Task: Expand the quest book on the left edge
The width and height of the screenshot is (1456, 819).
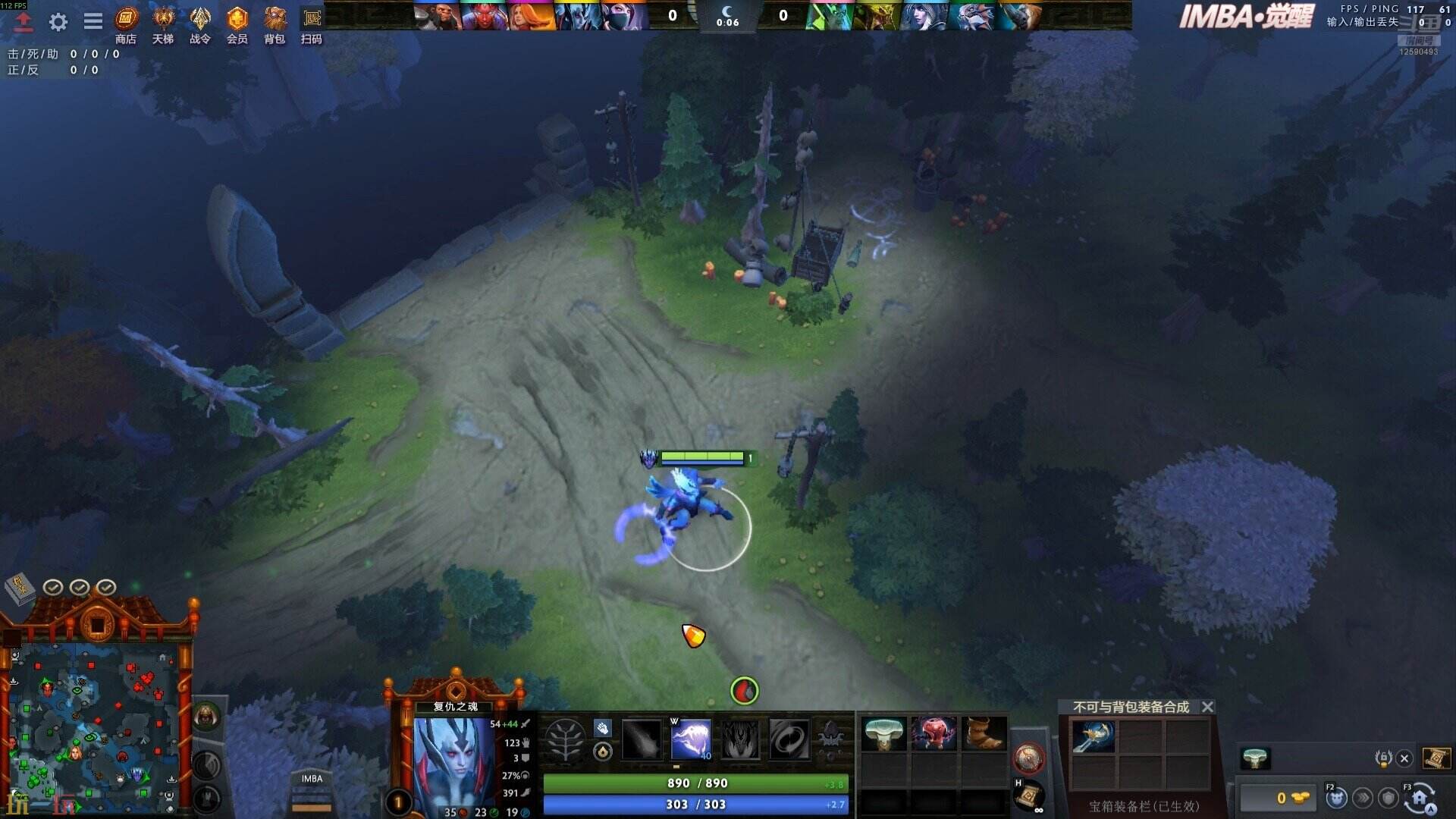Action: pos(20,588)
